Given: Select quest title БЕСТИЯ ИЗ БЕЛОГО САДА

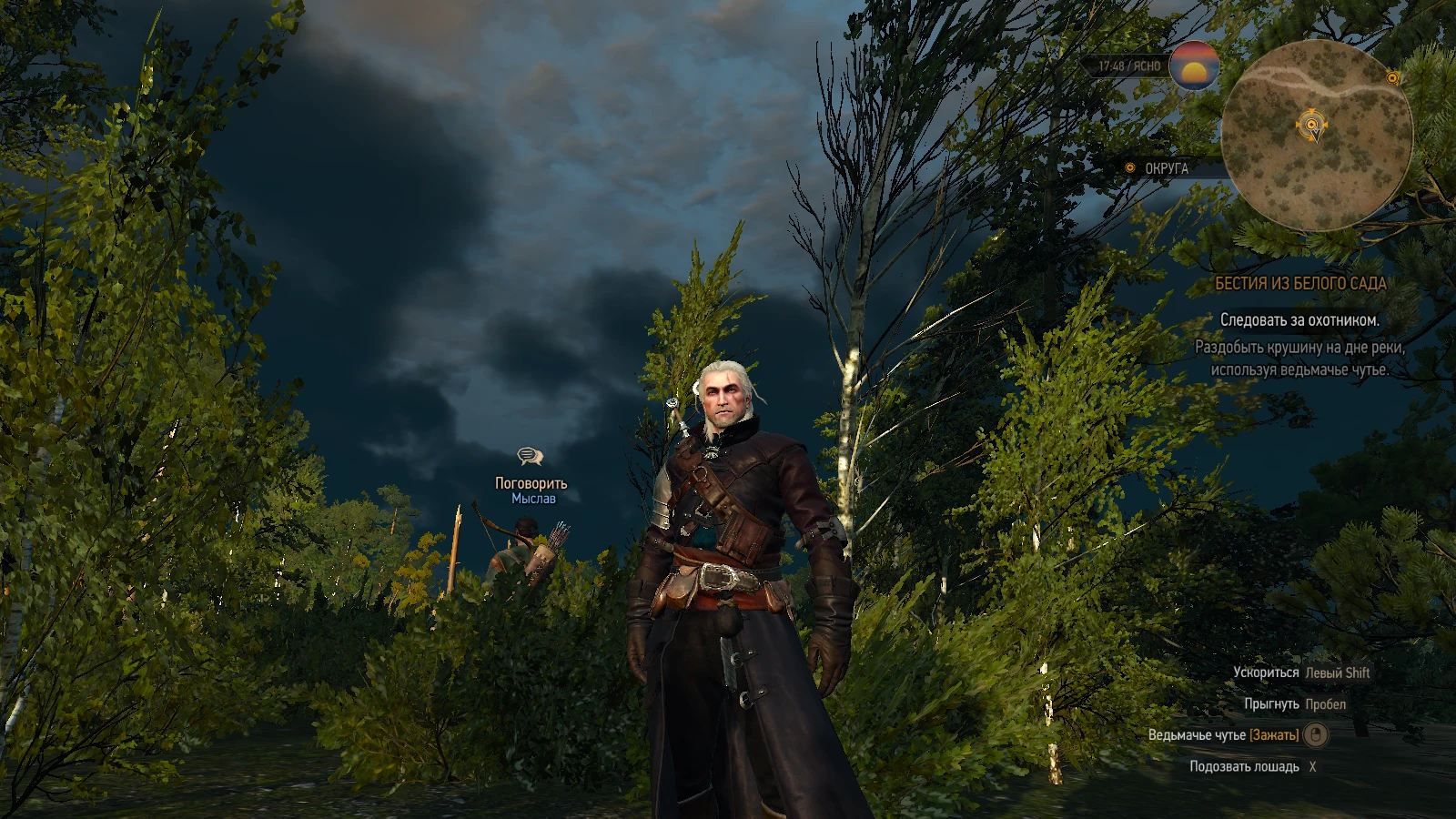Looking at the screenshot, I should (1300, 282).
